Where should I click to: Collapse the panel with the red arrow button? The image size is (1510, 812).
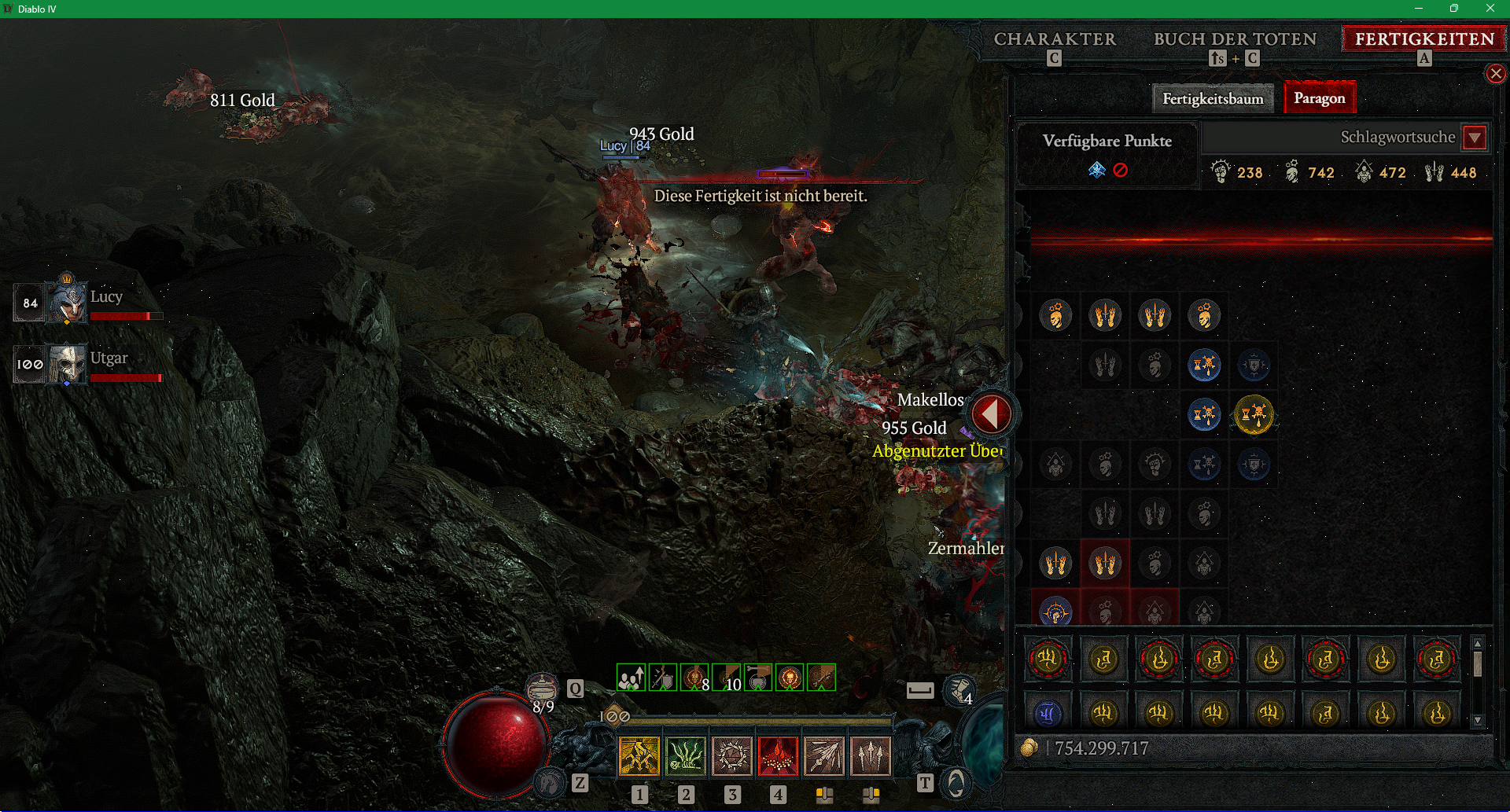pyautogui.click(x=991, y=413)
